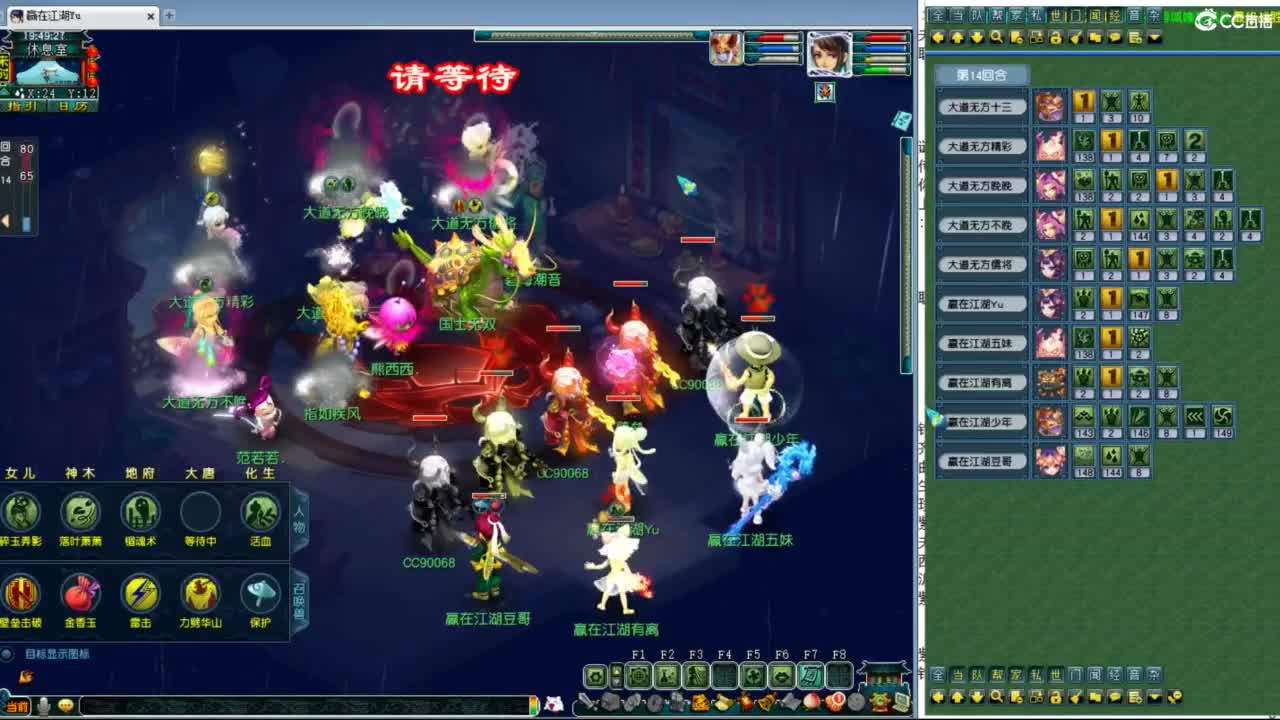
Task: Expand the folder icon menu in chat toolbar
Action: (x=1095, y=36)
